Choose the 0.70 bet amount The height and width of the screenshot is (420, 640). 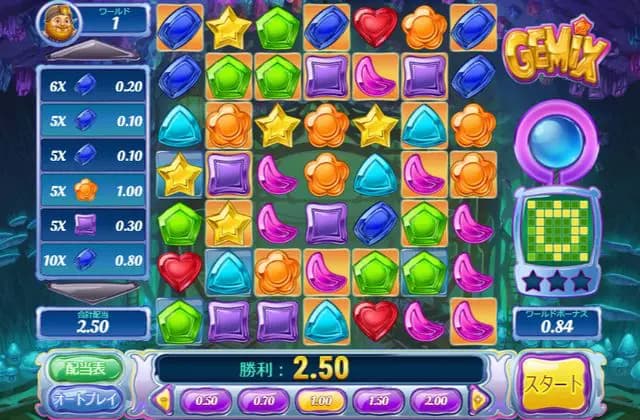coord(264,400)
